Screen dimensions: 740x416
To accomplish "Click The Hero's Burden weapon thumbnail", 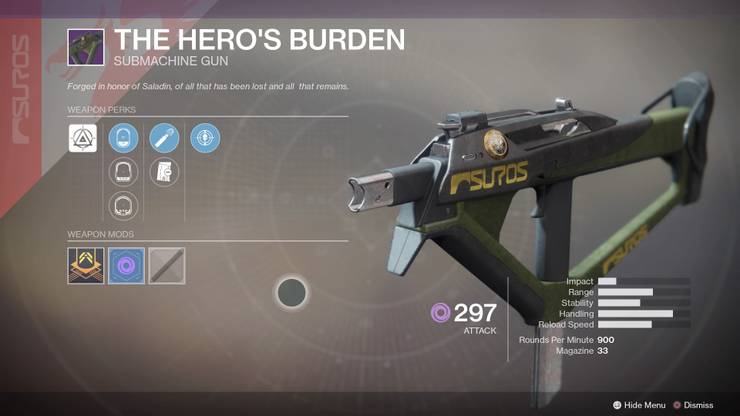I will pyautogui.click(x=84, y=47).
